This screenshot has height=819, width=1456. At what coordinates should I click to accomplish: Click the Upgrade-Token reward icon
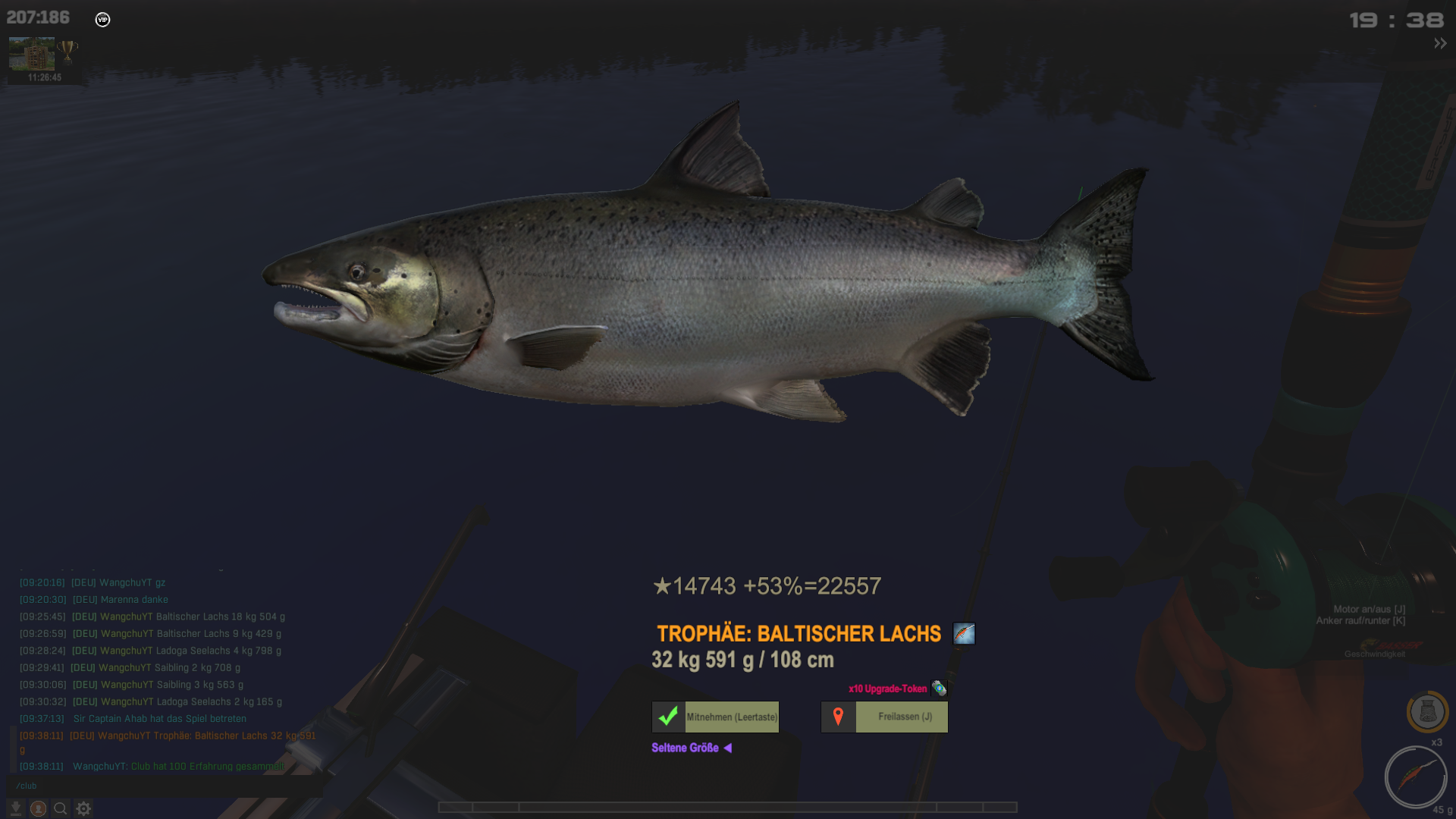939,689
